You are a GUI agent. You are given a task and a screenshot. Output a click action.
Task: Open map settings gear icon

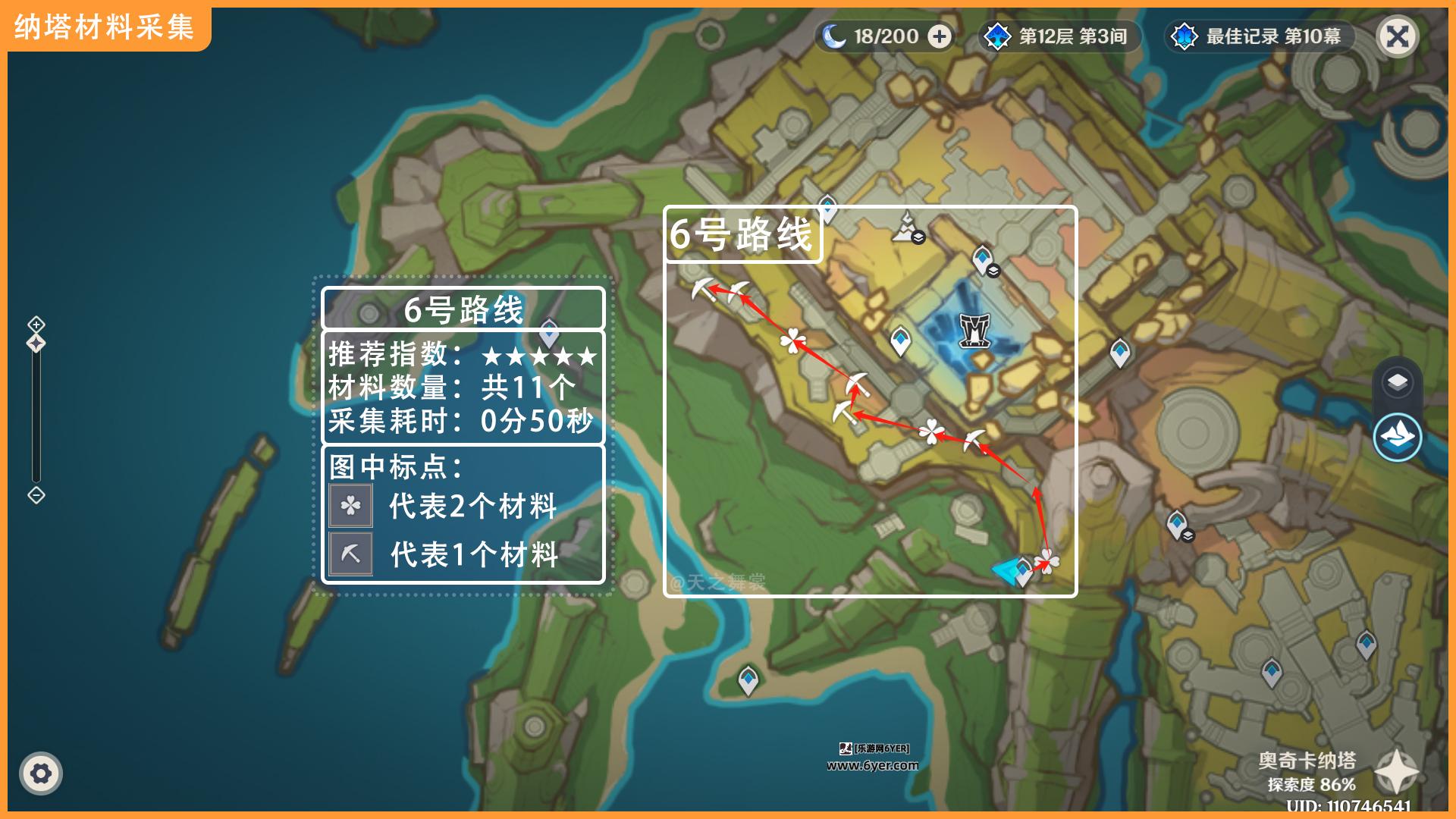click(x=41, y=773)
